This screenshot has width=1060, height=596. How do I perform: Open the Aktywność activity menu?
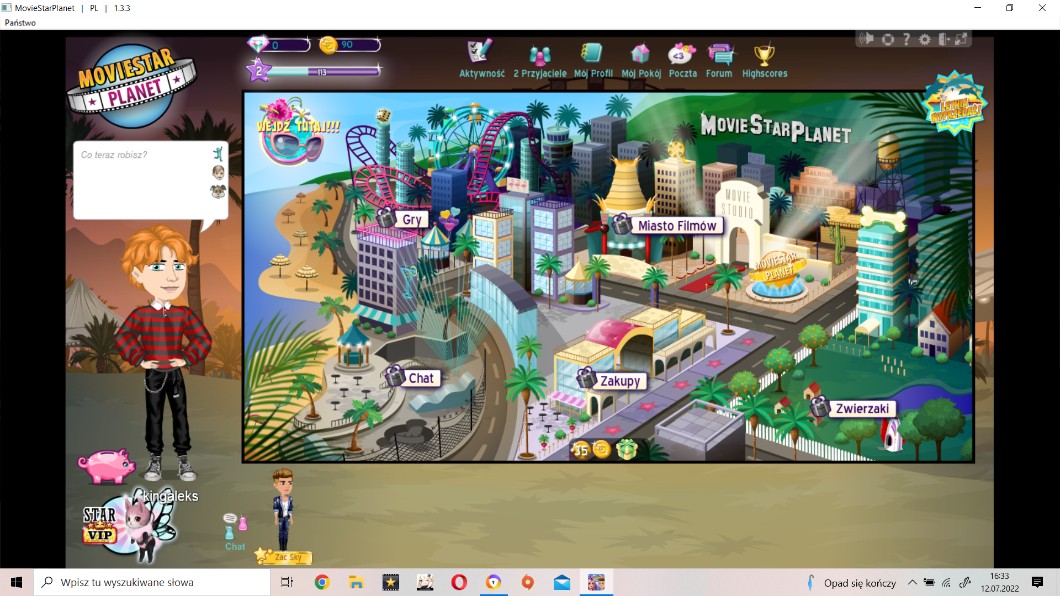[481, 56]
